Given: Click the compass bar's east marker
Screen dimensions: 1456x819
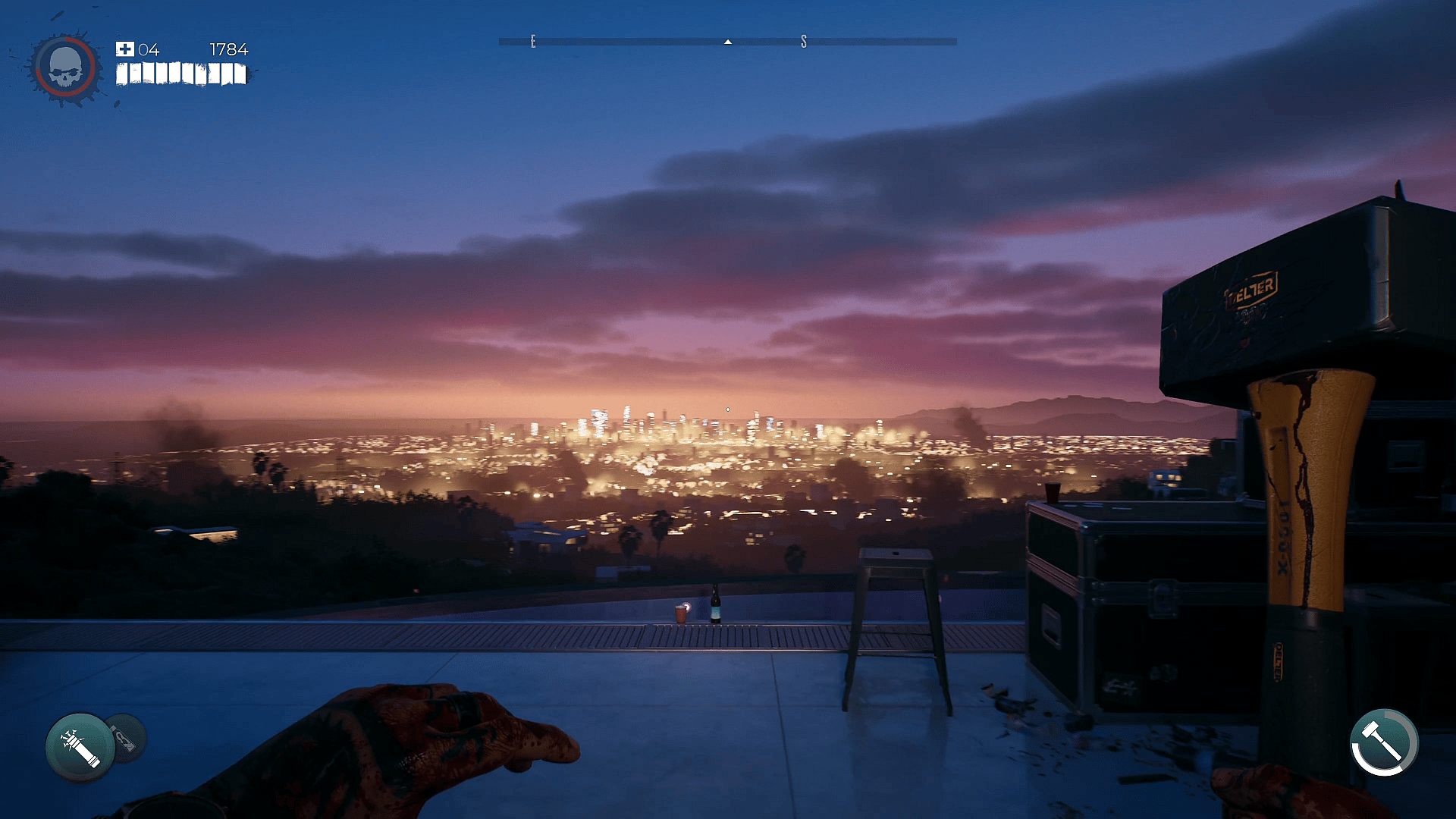Looking at the screenshot, I should [533, 42].
